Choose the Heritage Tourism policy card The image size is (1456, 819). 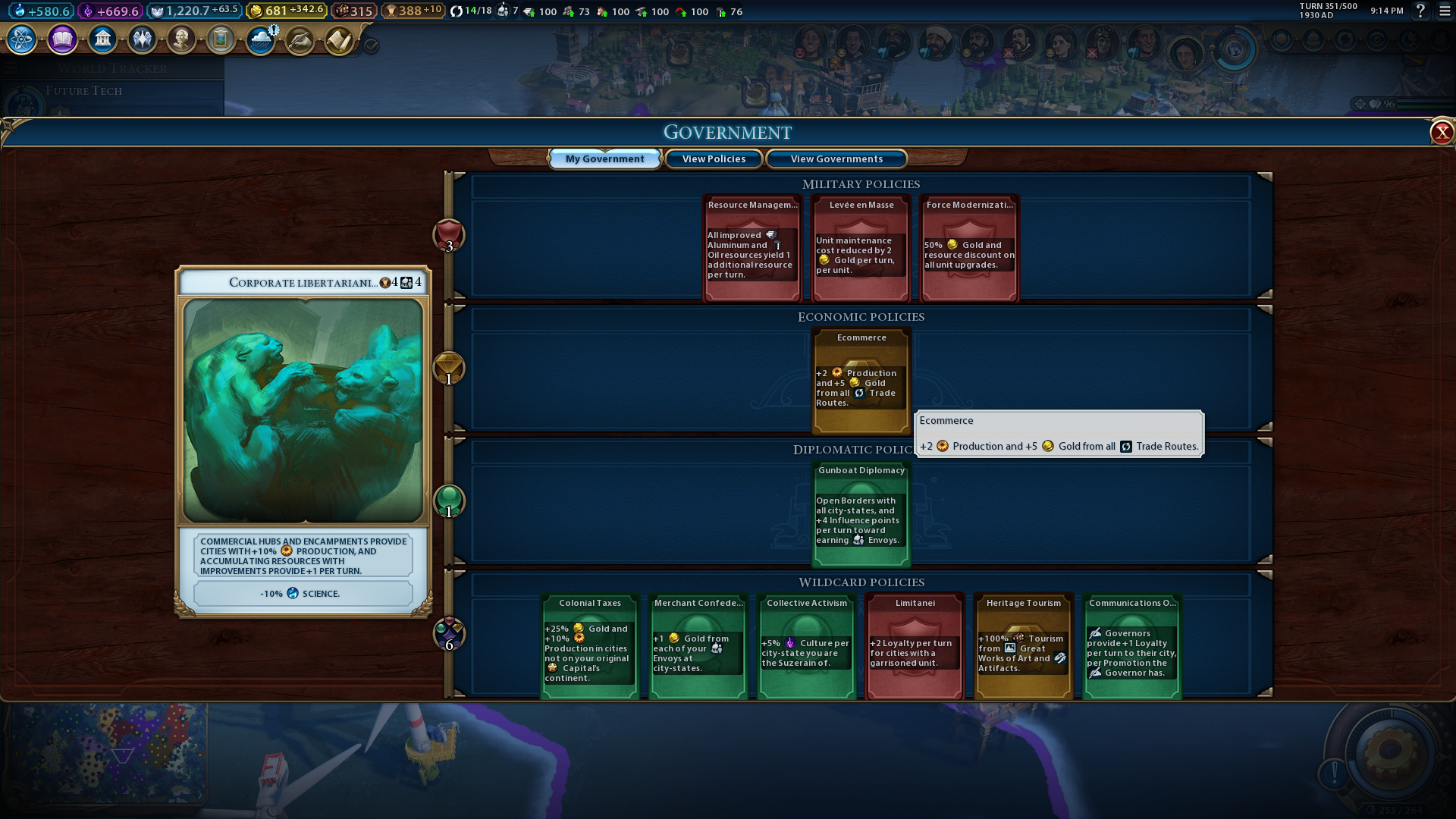pyautogui.click(x=1023, y=646)
